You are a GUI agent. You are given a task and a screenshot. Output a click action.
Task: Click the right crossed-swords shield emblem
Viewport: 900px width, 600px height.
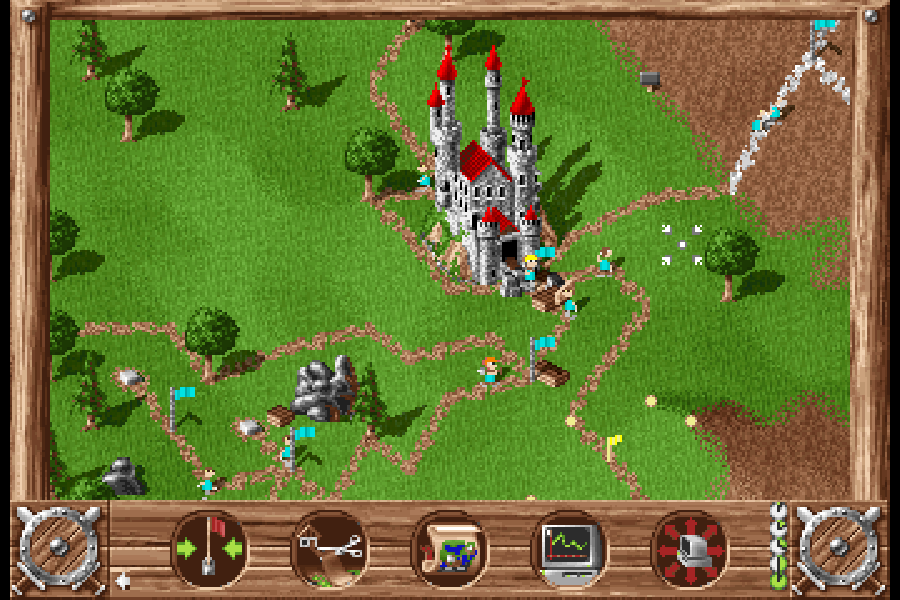(838, 547)
